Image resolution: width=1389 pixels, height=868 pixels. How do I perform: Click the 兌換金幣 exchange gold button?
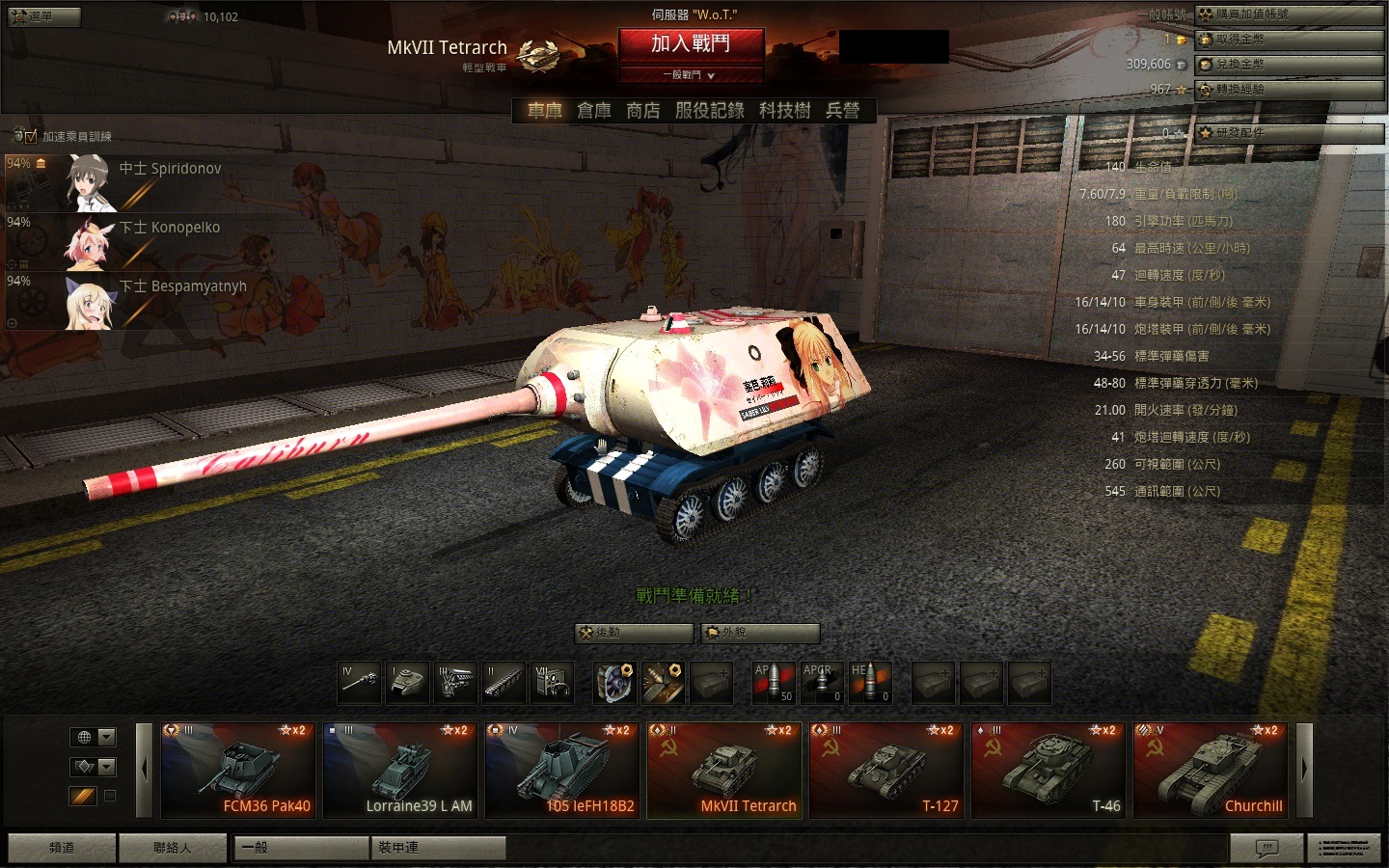1288,65
